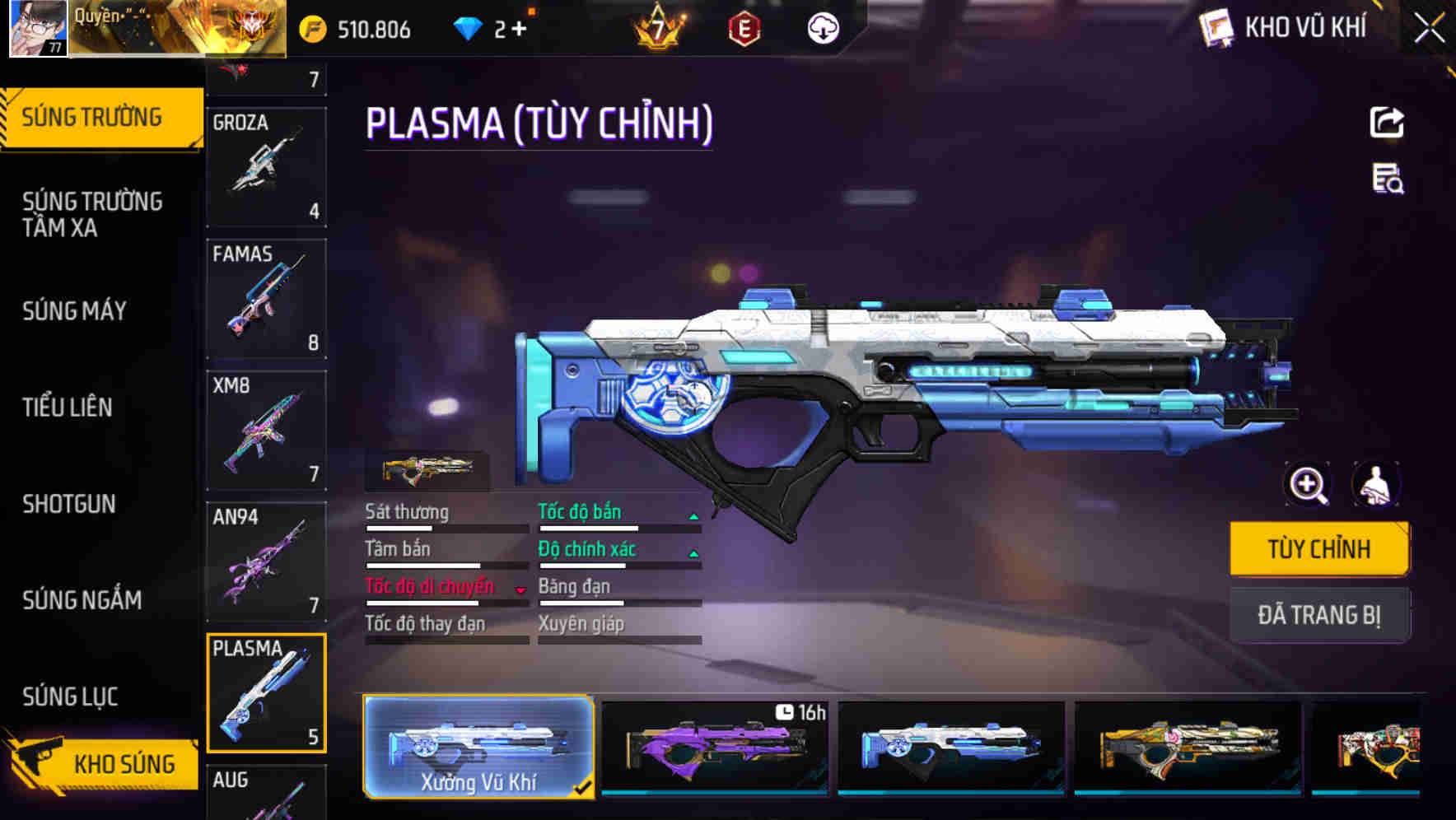This screenshot has height=820, width=1456.
Task: Click the yellow Tùy Chỉnh button
Action: [1318, 548]
